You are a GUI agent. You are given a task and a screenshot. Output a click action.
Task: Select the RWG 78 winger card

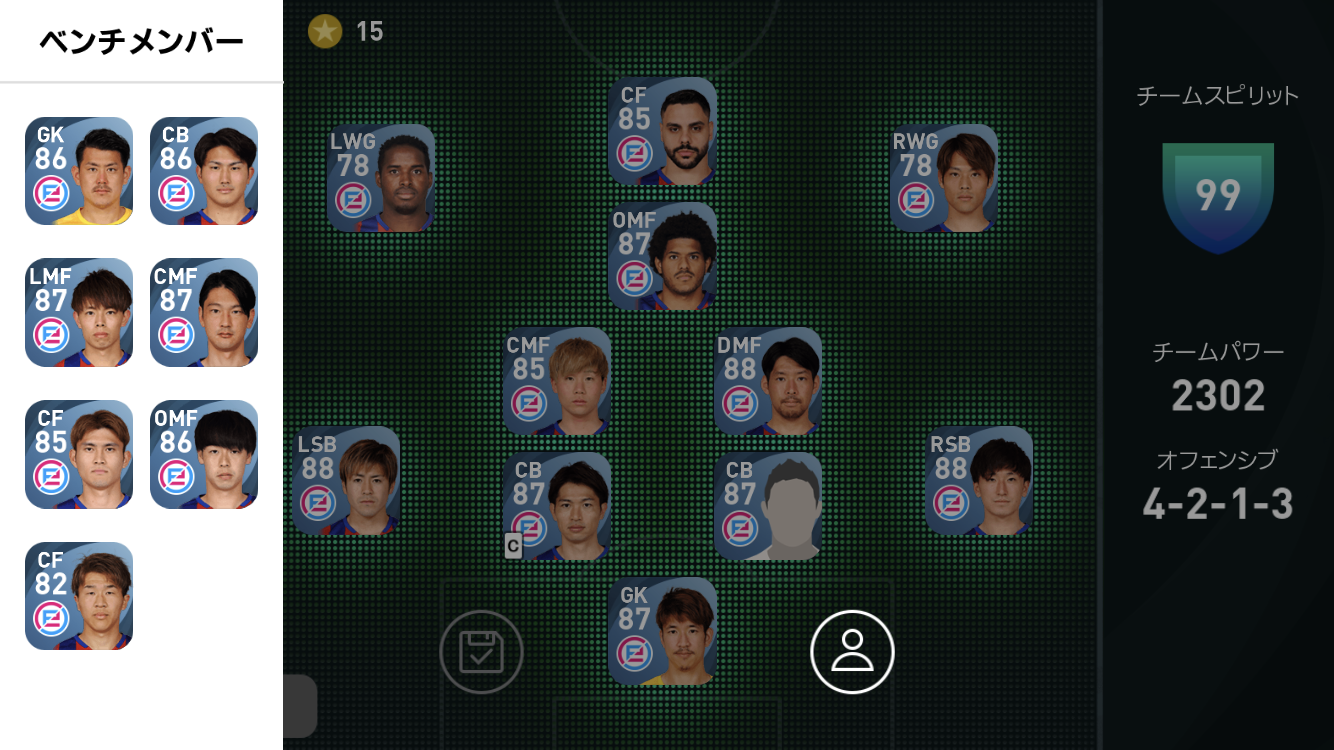(x=944, y=178)
